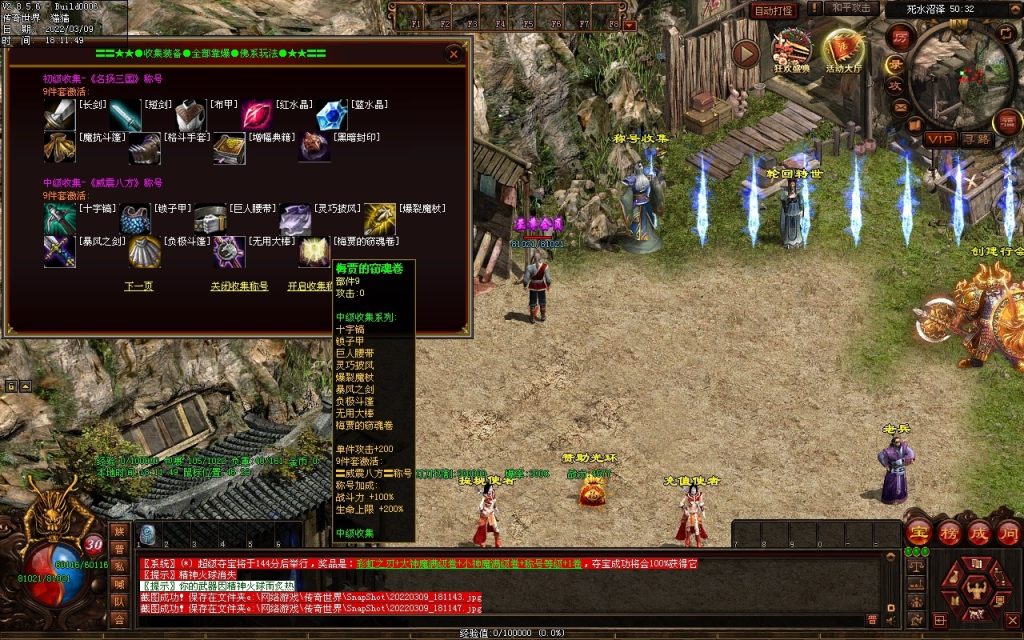This screenshot has height=640, width=1024.
Task: Open the 活动大厅 activity hall
Action: pos(841,52)
